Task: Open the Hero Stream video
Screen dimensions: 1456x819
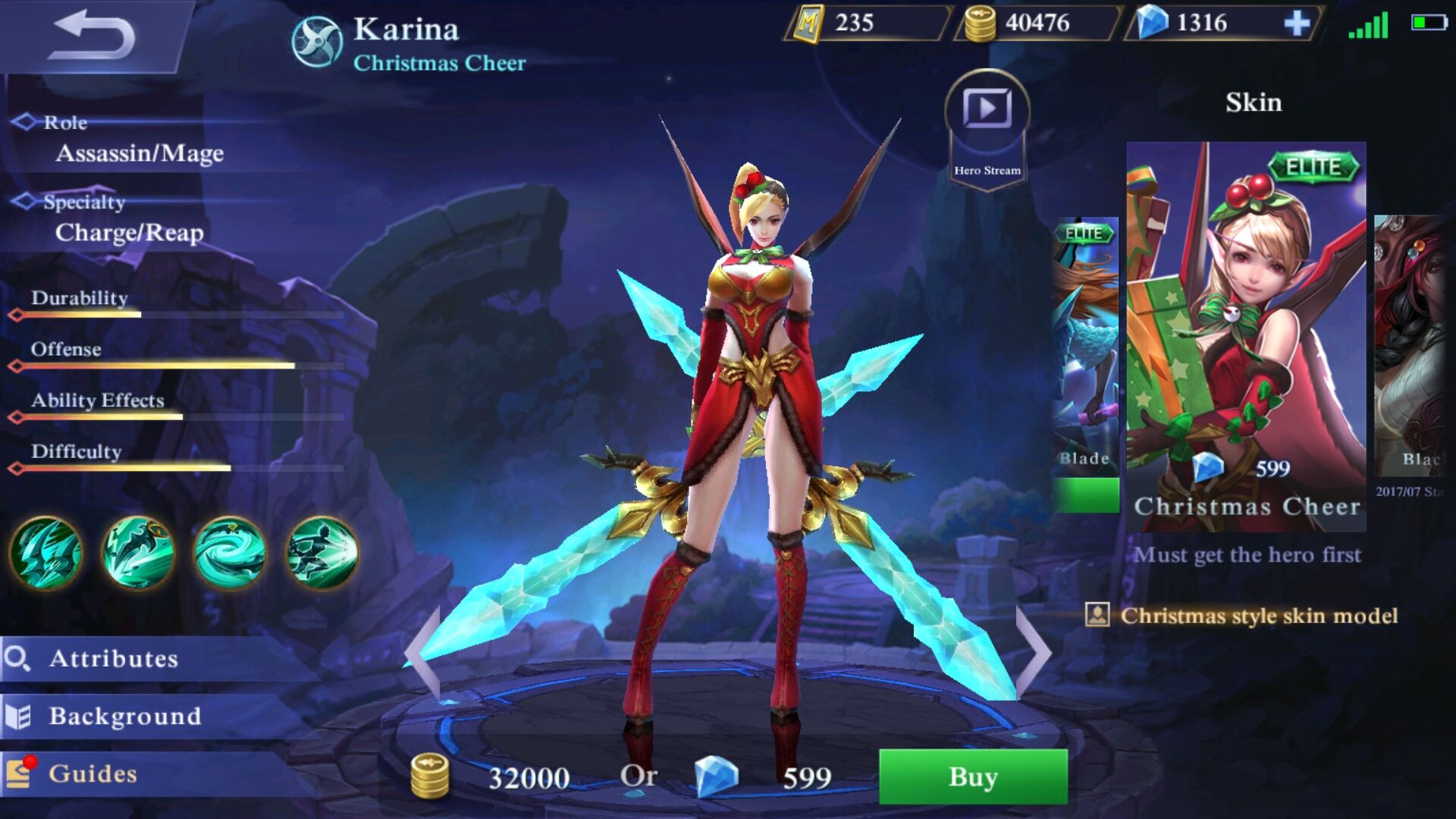Action: click(987, 110)
